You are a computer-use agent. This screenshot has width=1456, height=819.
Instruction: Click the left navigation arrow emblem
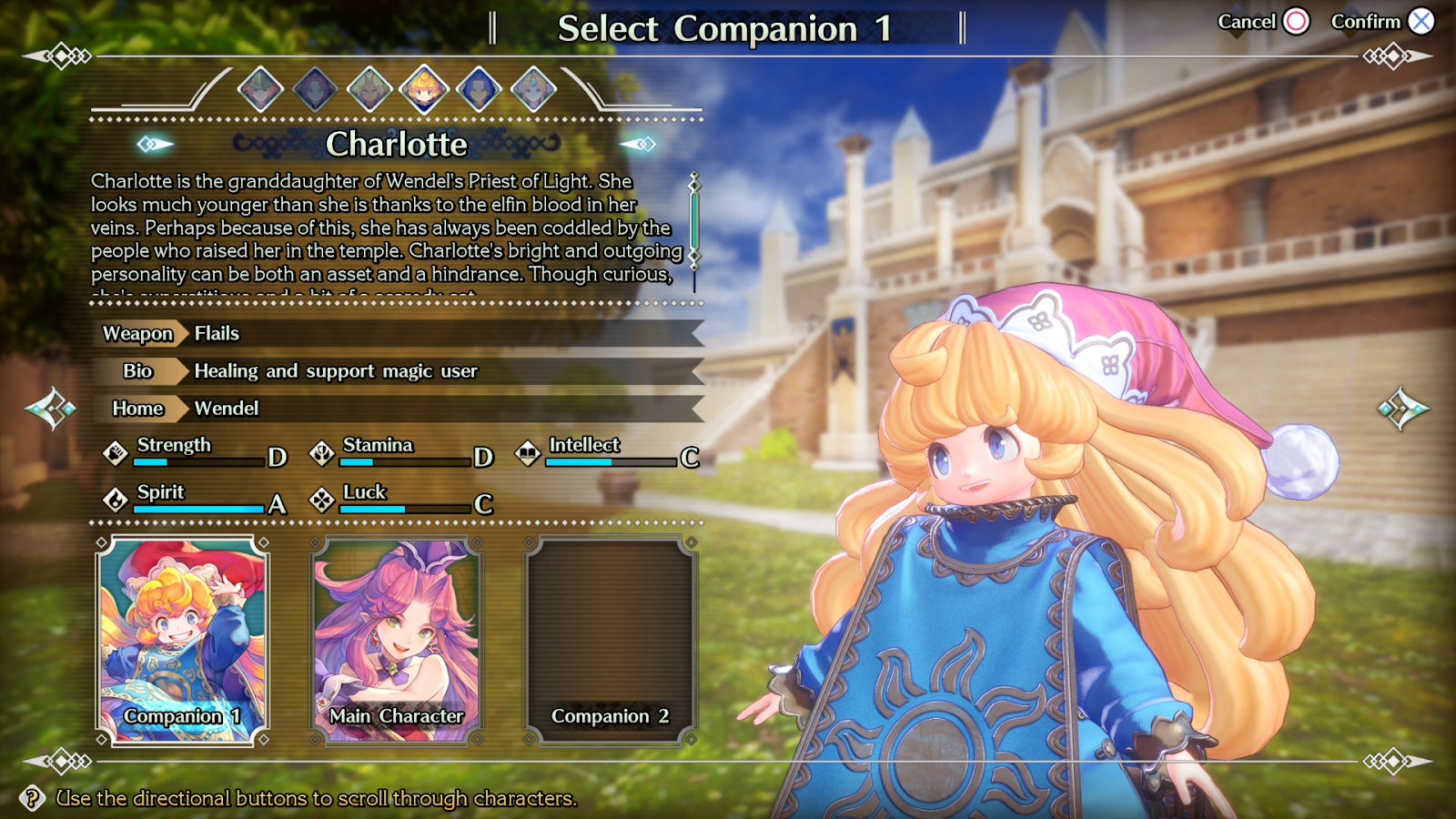coord(52,409)
